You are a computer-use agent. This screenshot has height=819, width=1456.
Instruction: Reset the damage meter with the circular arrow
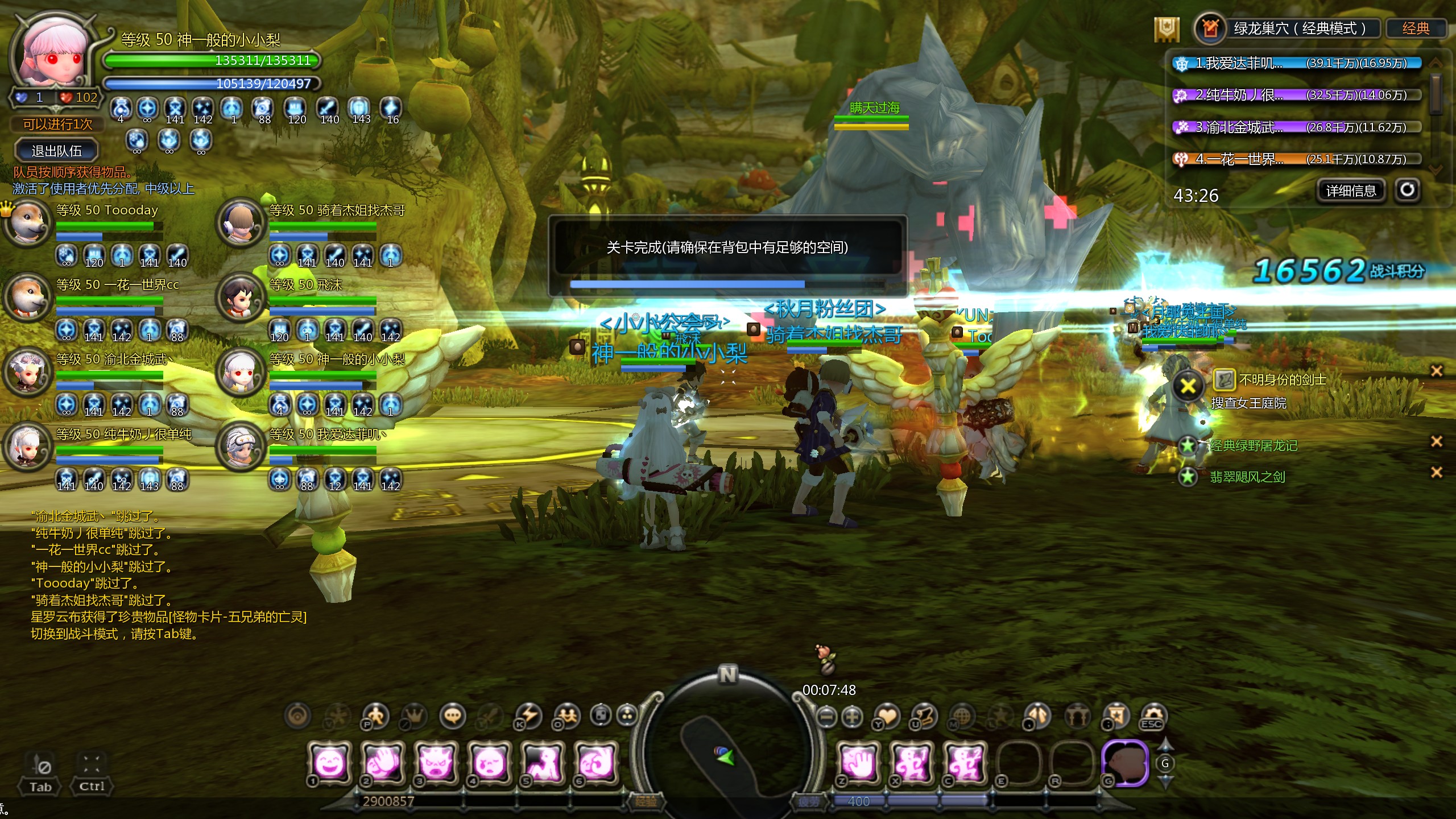(1407, 190)
